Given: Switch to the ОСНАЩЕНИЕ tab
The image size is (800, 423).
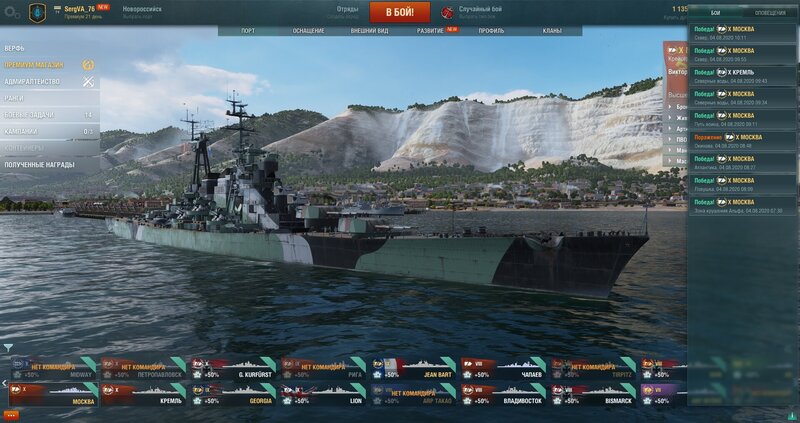Looking at the screenshot, I should click(x=308, y=31).
